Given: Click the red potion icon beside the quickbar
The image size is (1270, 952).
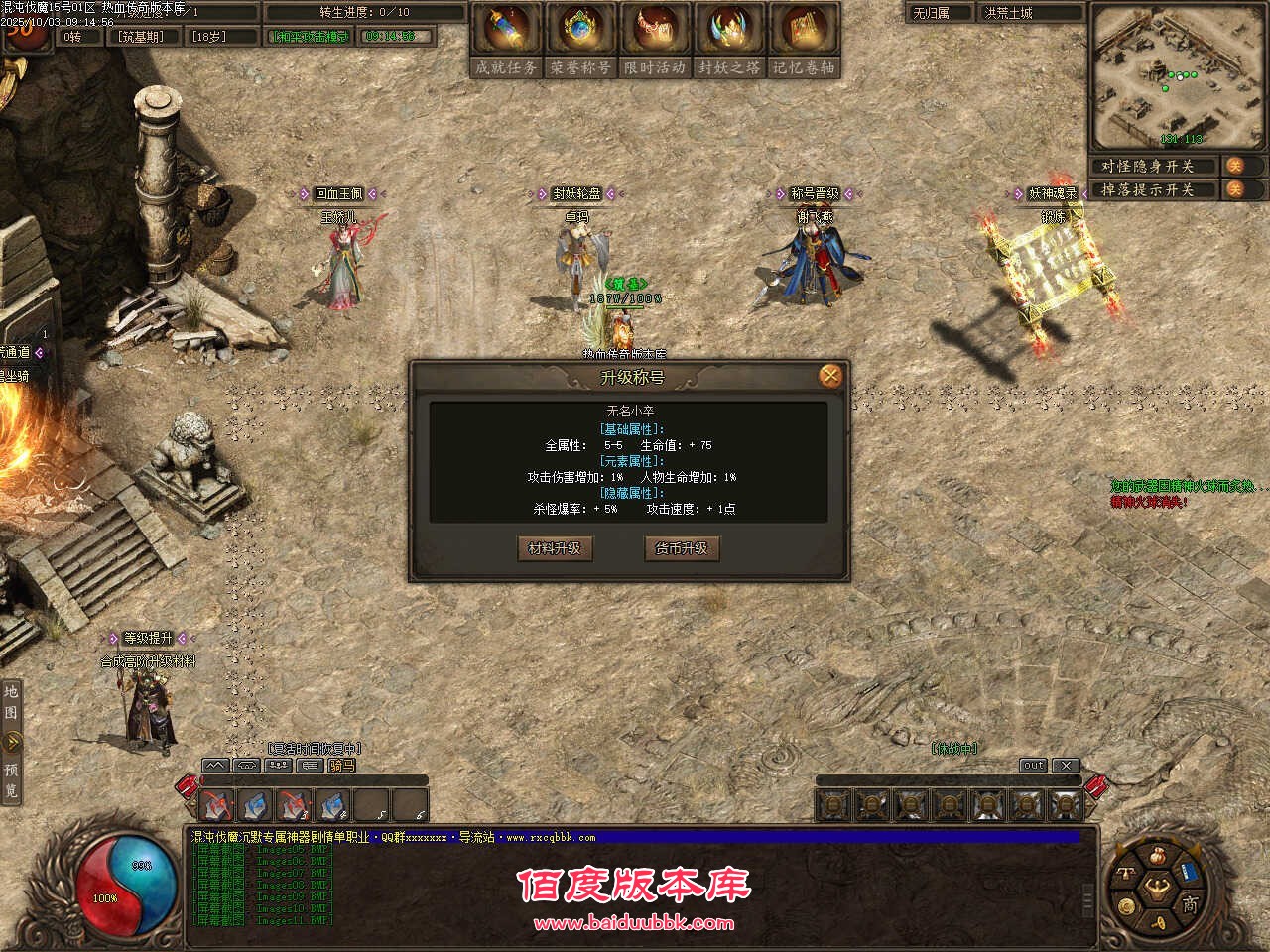Looking at the screenshot, I should click(x=189, y=786).
